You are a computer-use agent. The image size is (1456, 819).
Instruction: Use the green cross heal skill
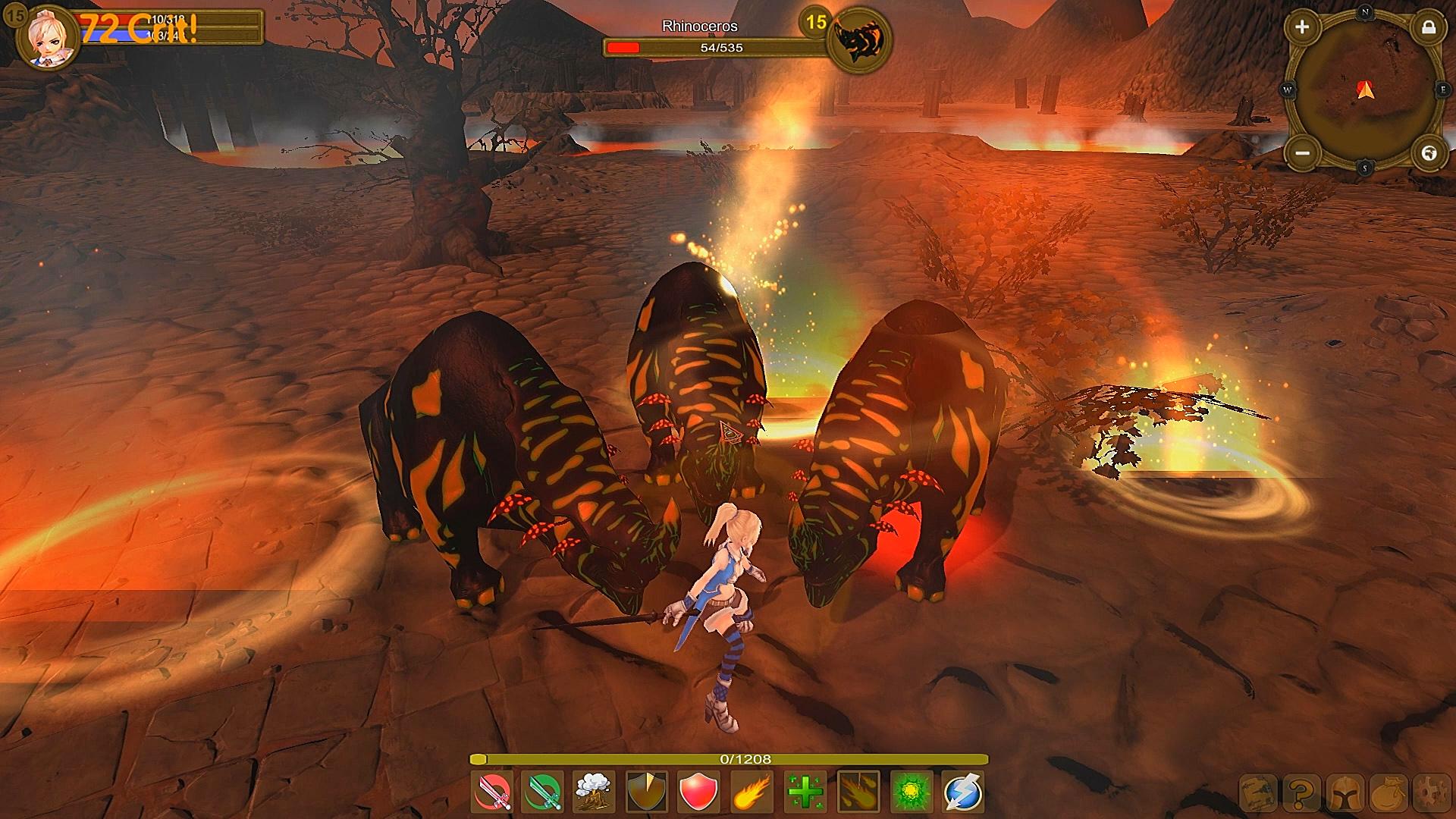coord(804,792)
